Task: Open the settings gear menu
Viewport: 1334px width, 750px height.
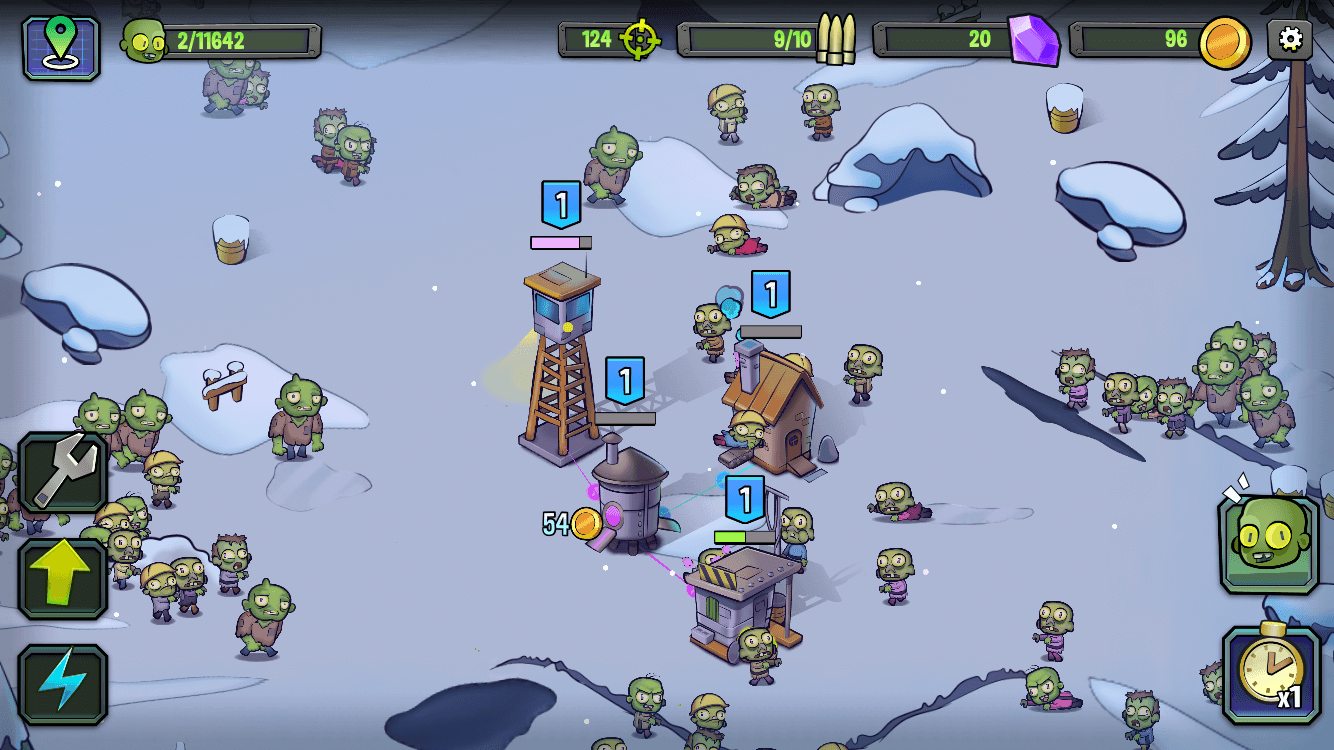Action: [1290, 40]
